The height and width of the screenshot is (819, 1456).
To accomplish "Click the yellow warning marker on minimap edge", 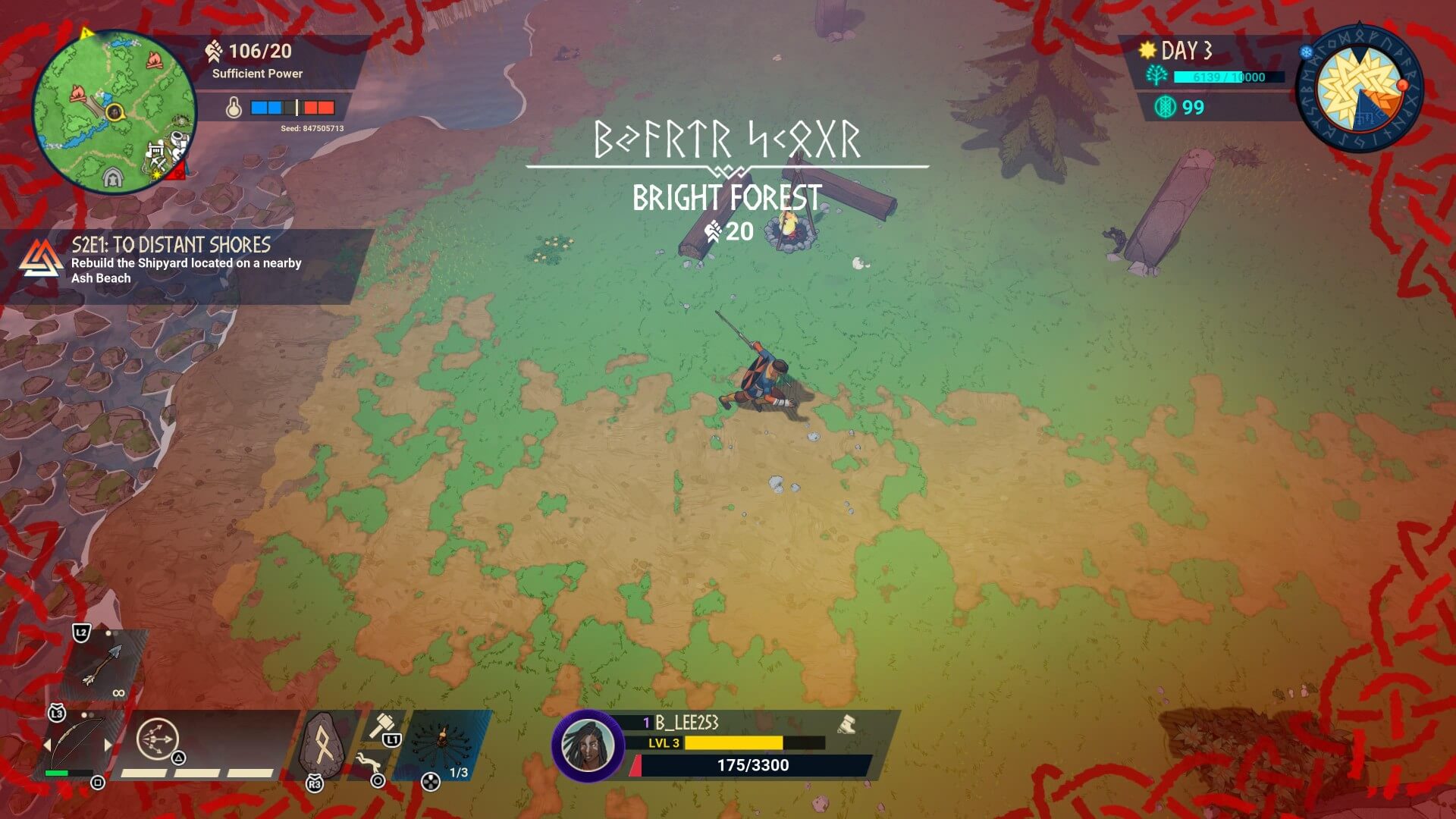I will (x=86, y=33).
